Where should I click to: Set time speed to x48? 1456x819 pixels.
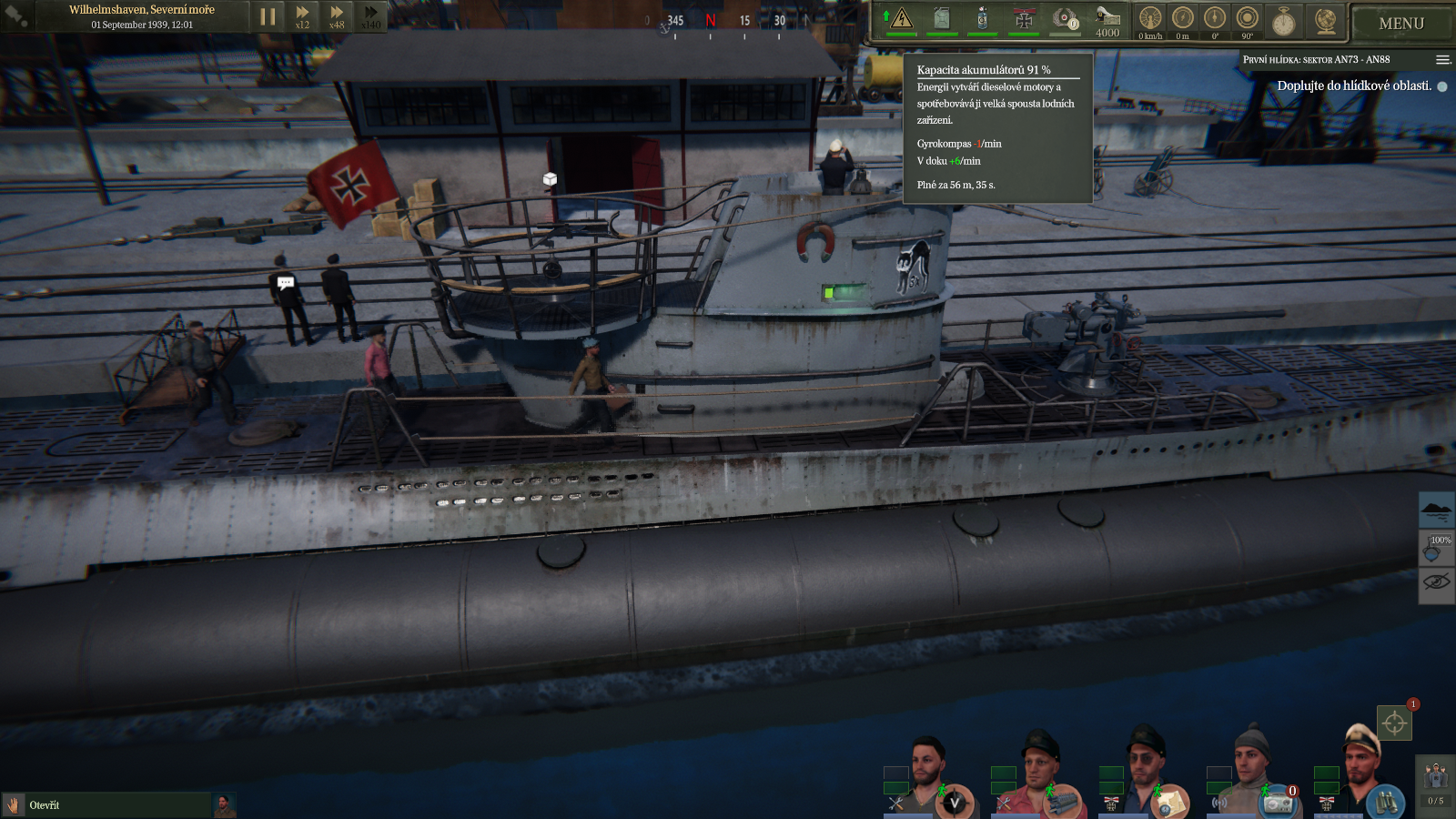click(x=337, y=16)
